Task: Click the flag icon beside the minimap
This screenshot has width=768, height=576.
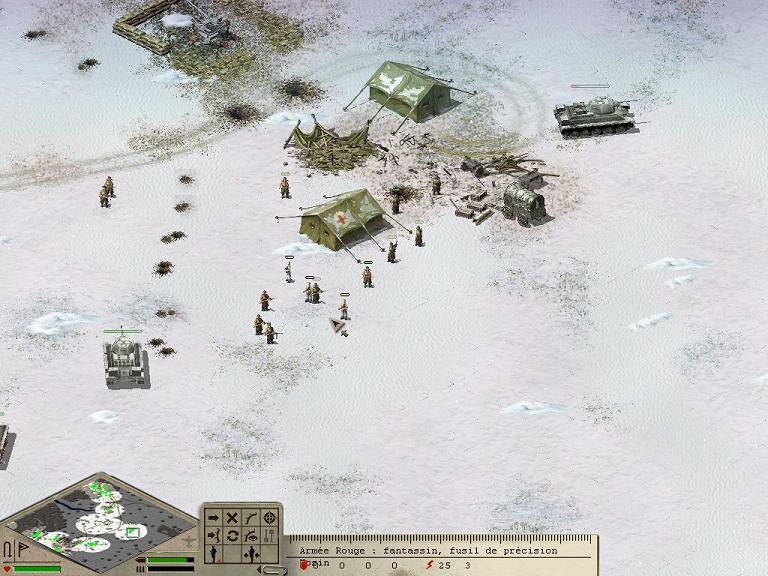Action: [x=23, y=549]
